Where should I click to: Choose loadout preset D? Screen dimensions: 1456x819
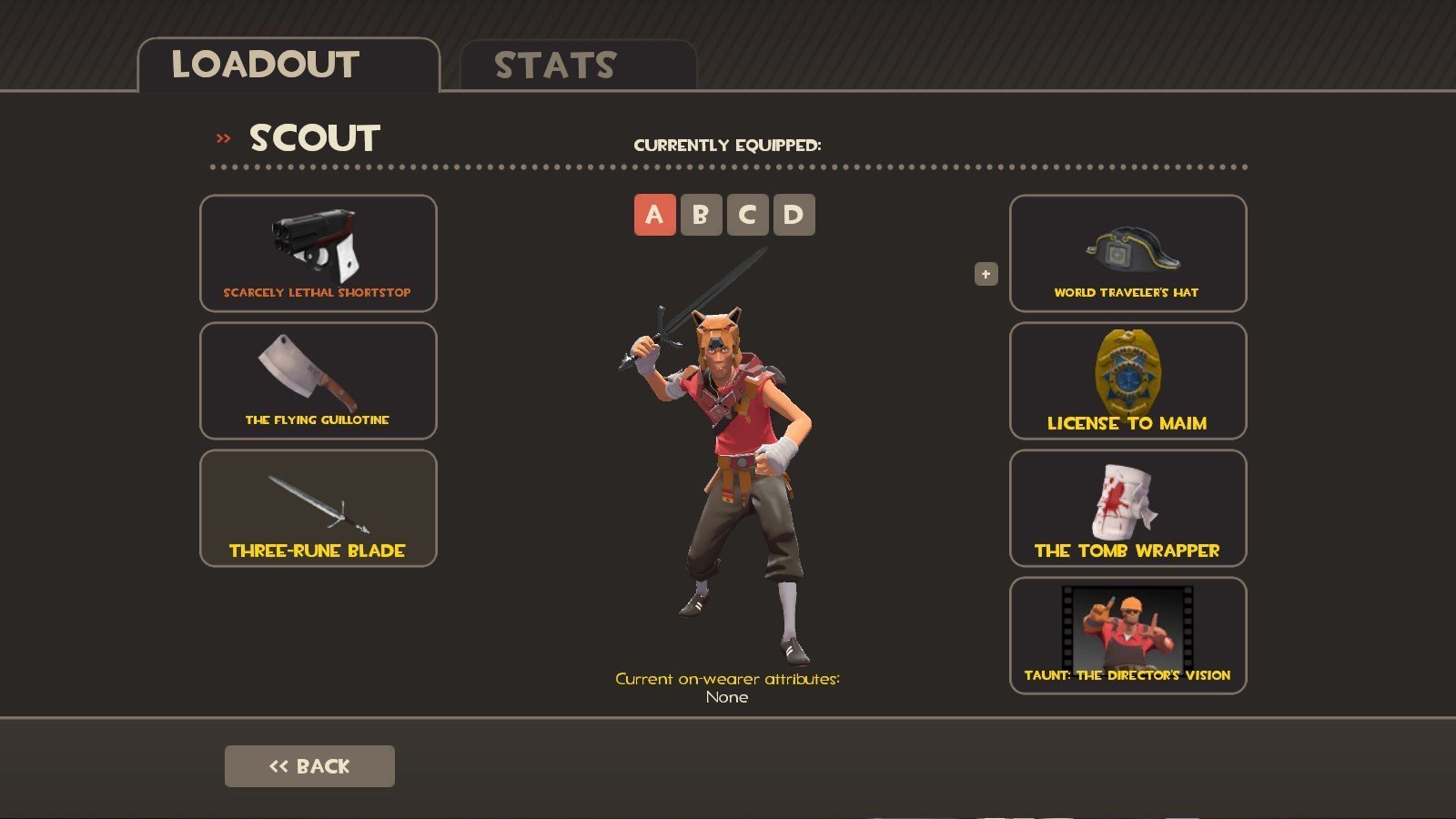click(x=794, y=215)
